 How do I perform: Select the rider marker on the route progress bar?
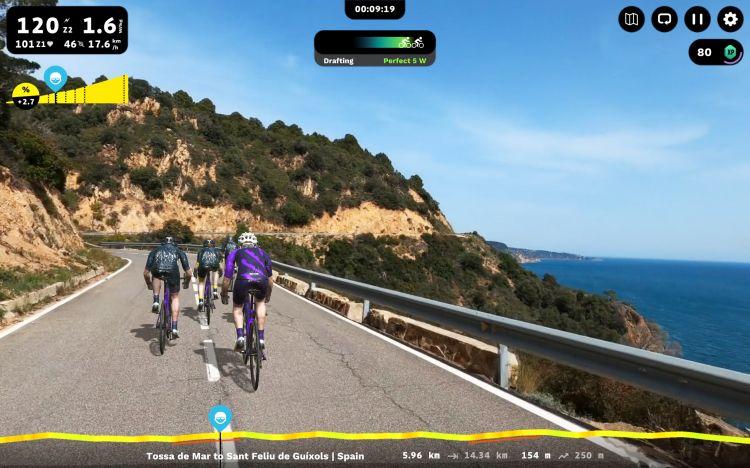pos(220,417)
